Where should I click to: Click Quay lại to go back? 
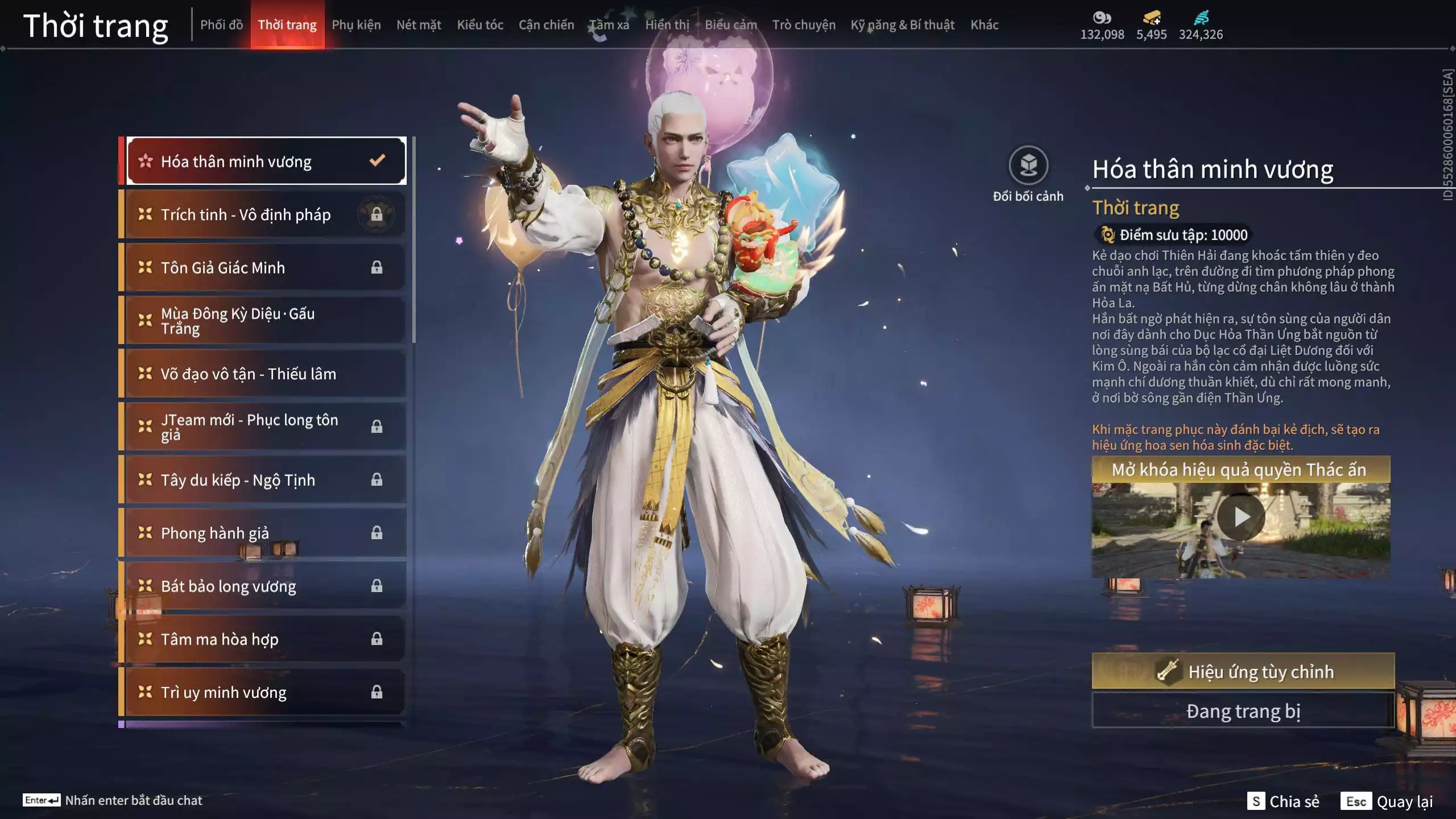click(x=1388, y=801)
